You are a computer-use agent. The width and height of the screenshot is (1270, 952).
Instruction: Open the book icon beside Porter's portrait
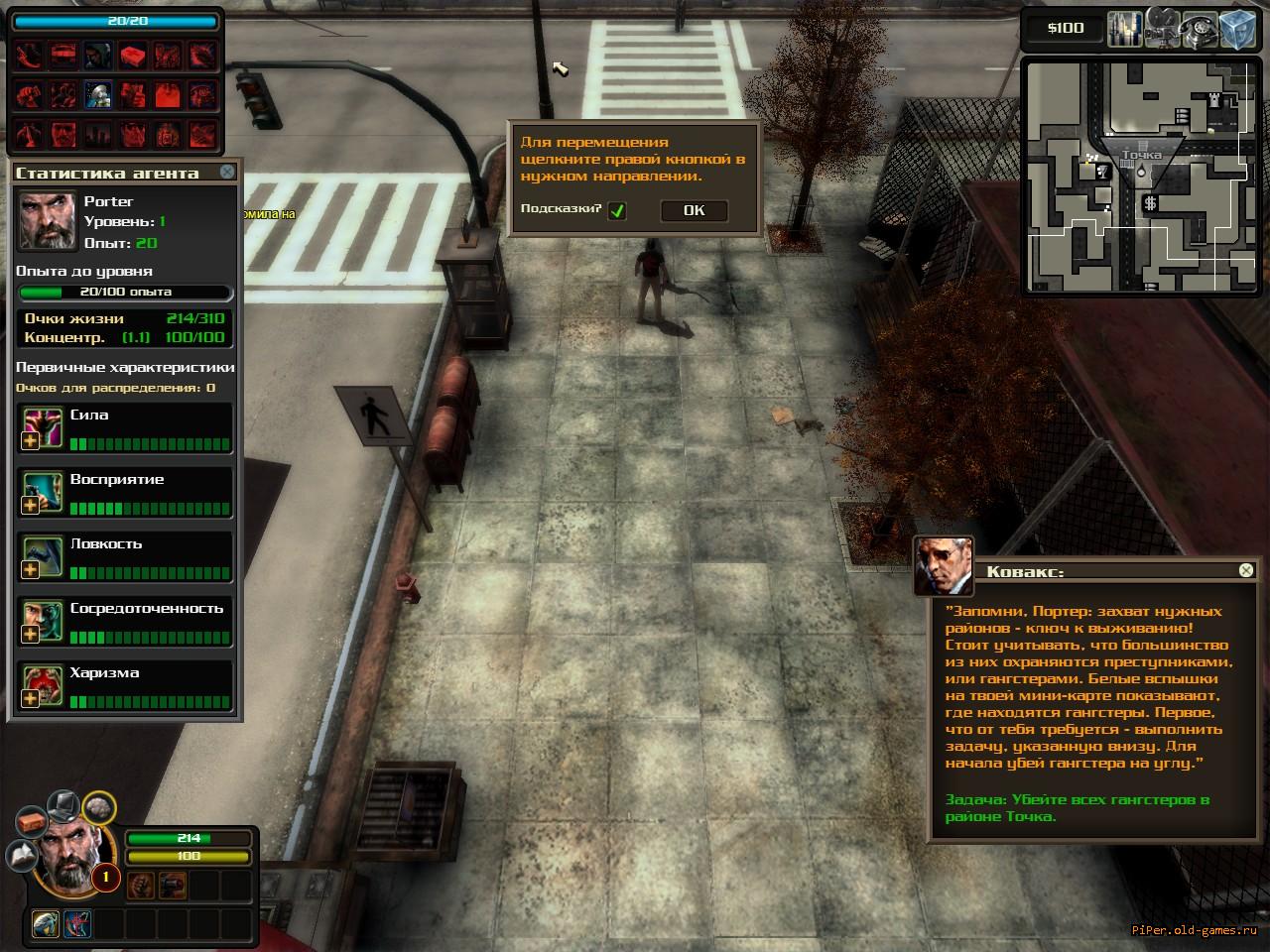[x=22, y=854]
